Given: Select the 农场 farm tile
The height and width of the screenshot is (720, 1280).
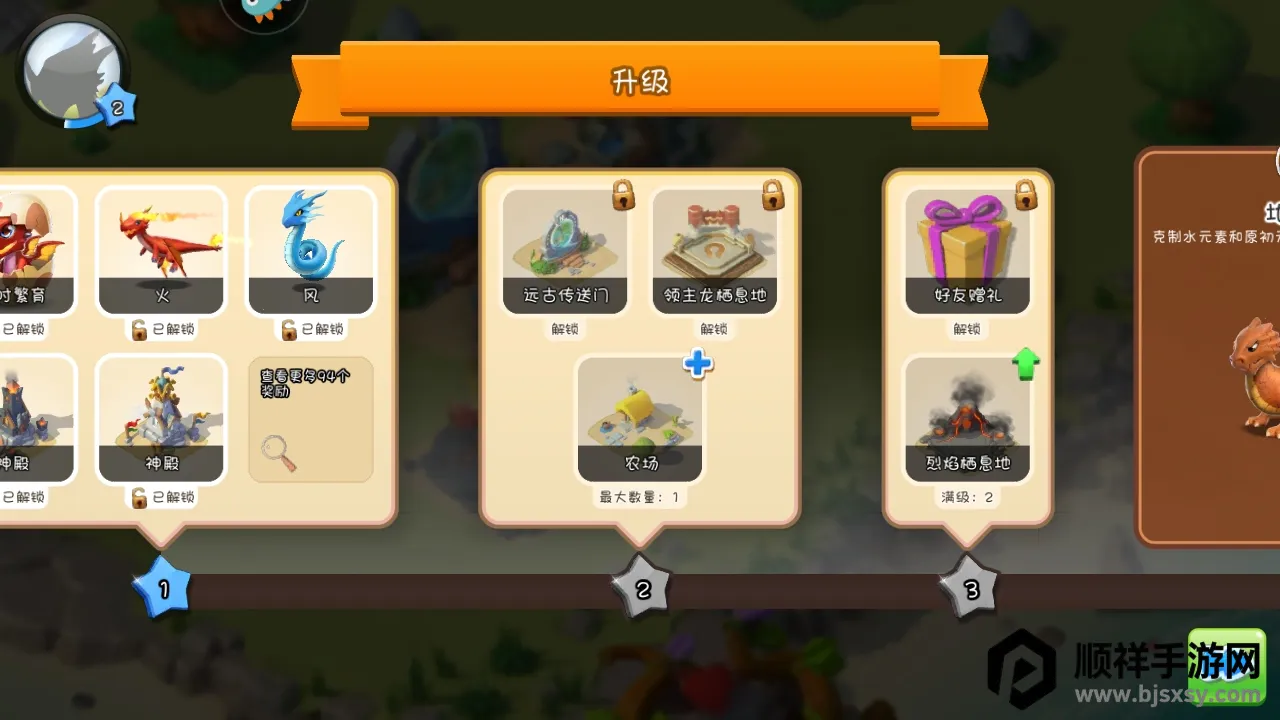Looking at the screenshot, I should (x=640, y=420).
